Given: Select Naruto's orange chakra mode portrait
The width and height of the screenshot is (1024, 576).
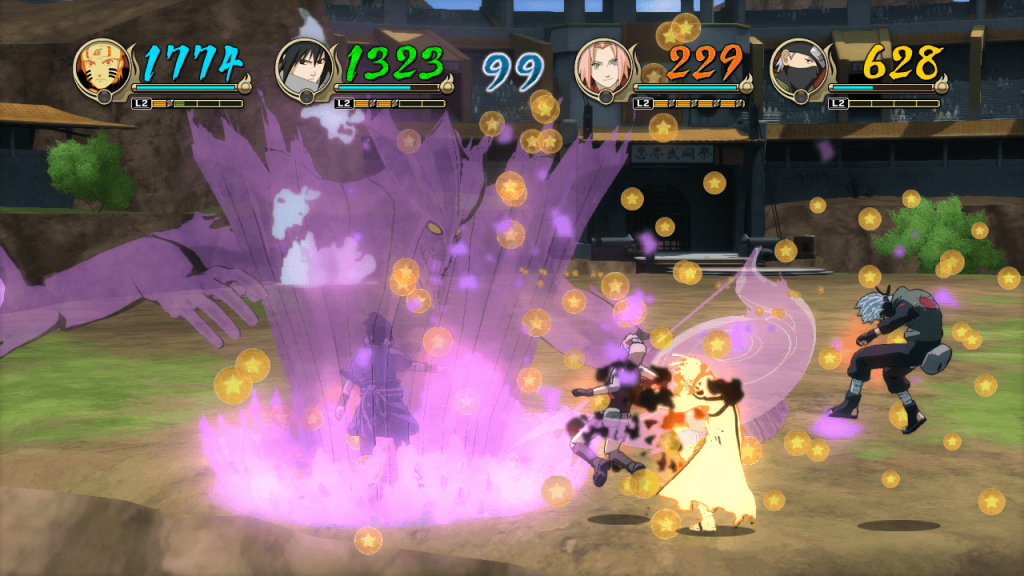Looking at the screenshot, I should click(102, 69).
